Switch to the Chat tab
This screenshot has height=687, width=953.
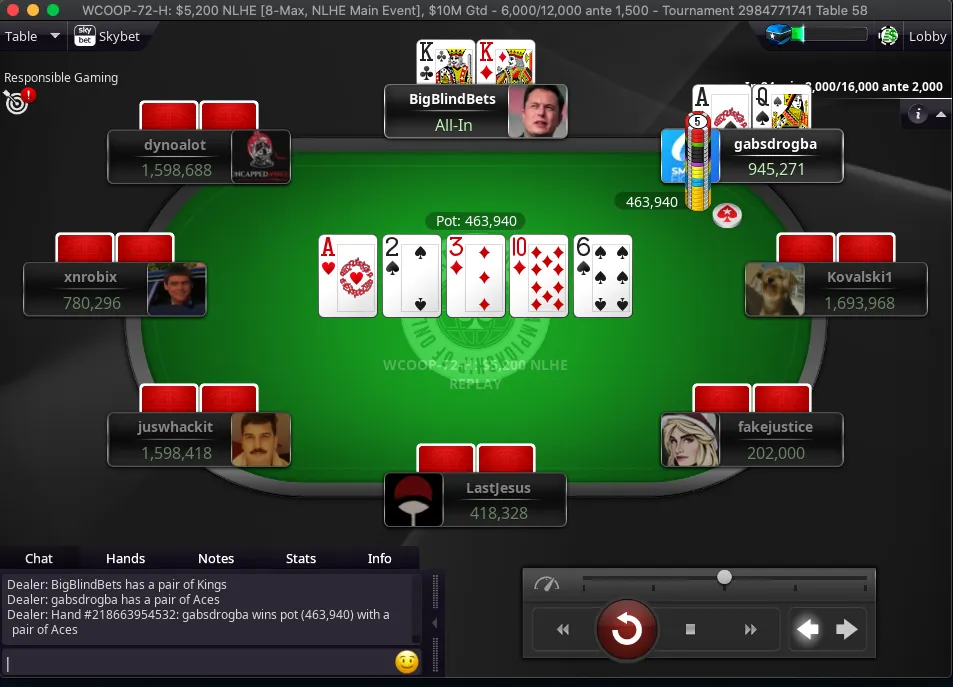[39, 558]
